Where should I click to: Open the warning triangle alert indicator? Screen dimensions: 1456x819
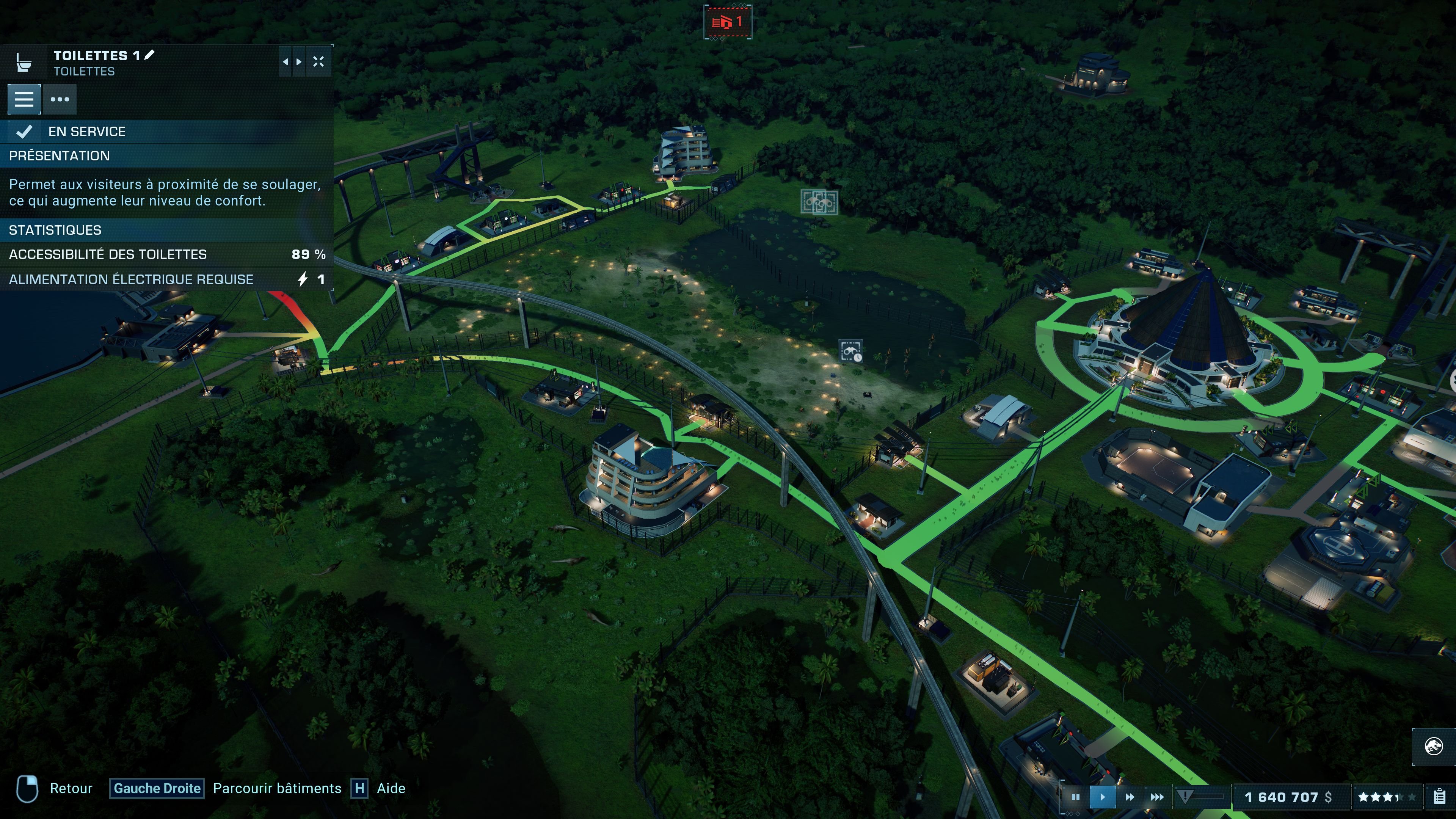pos(1185,797)
